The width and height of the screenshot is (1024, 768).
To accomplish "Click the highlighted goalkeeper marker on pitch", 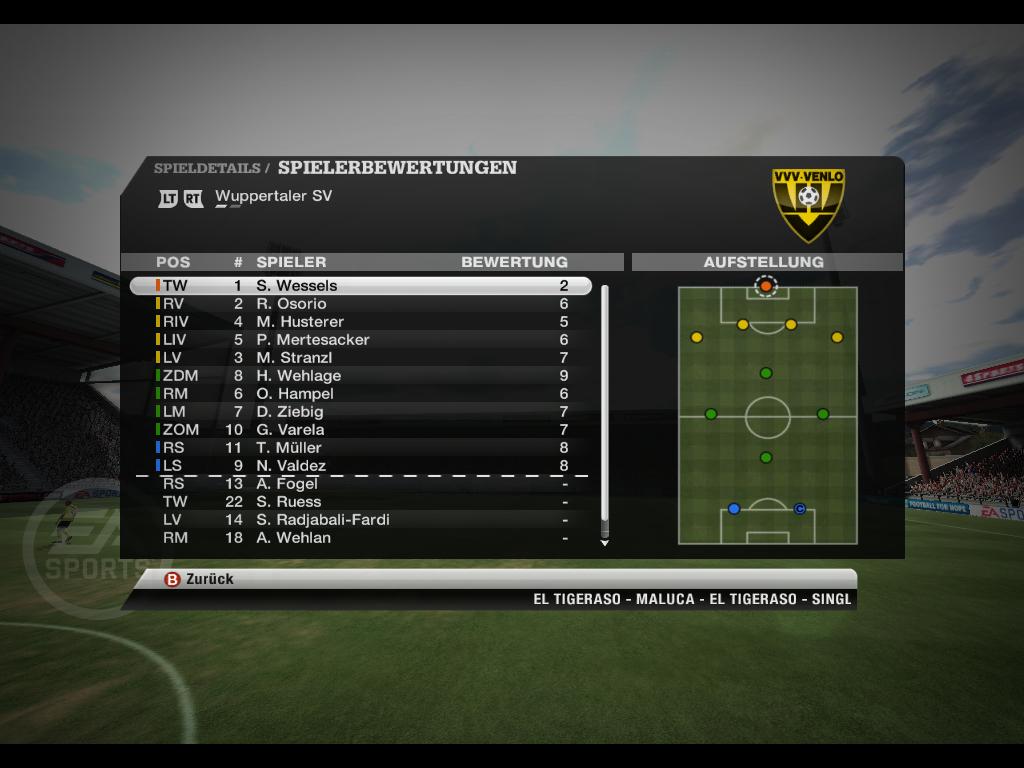I will click(x=766, y=286).
